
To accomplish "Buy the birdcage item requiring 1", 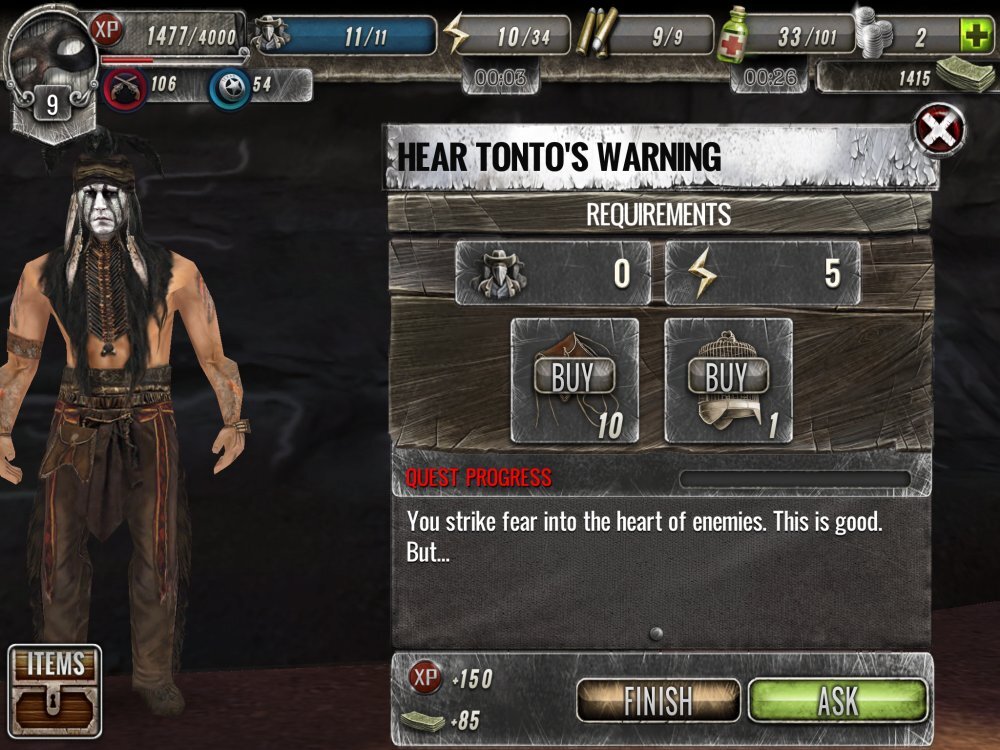I will tap(728, 379).
